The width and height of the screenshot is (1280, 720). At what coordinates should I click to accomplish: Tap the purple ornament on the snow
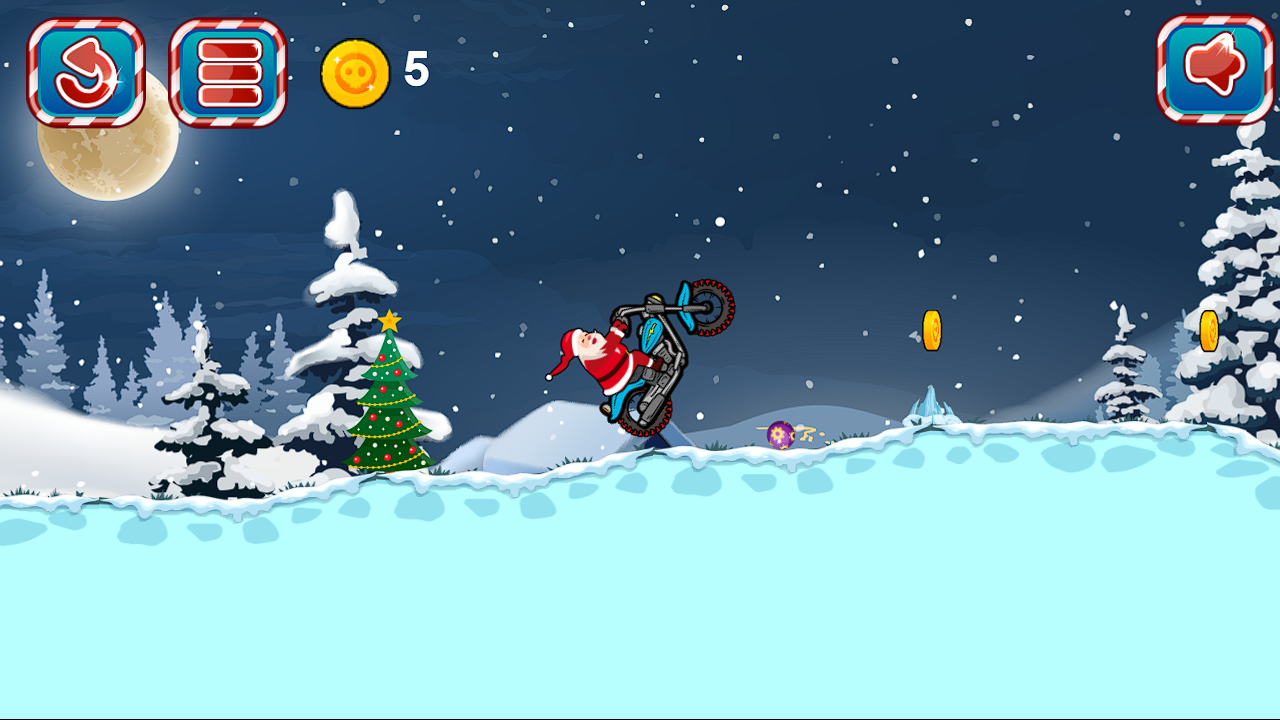point(782,433)
